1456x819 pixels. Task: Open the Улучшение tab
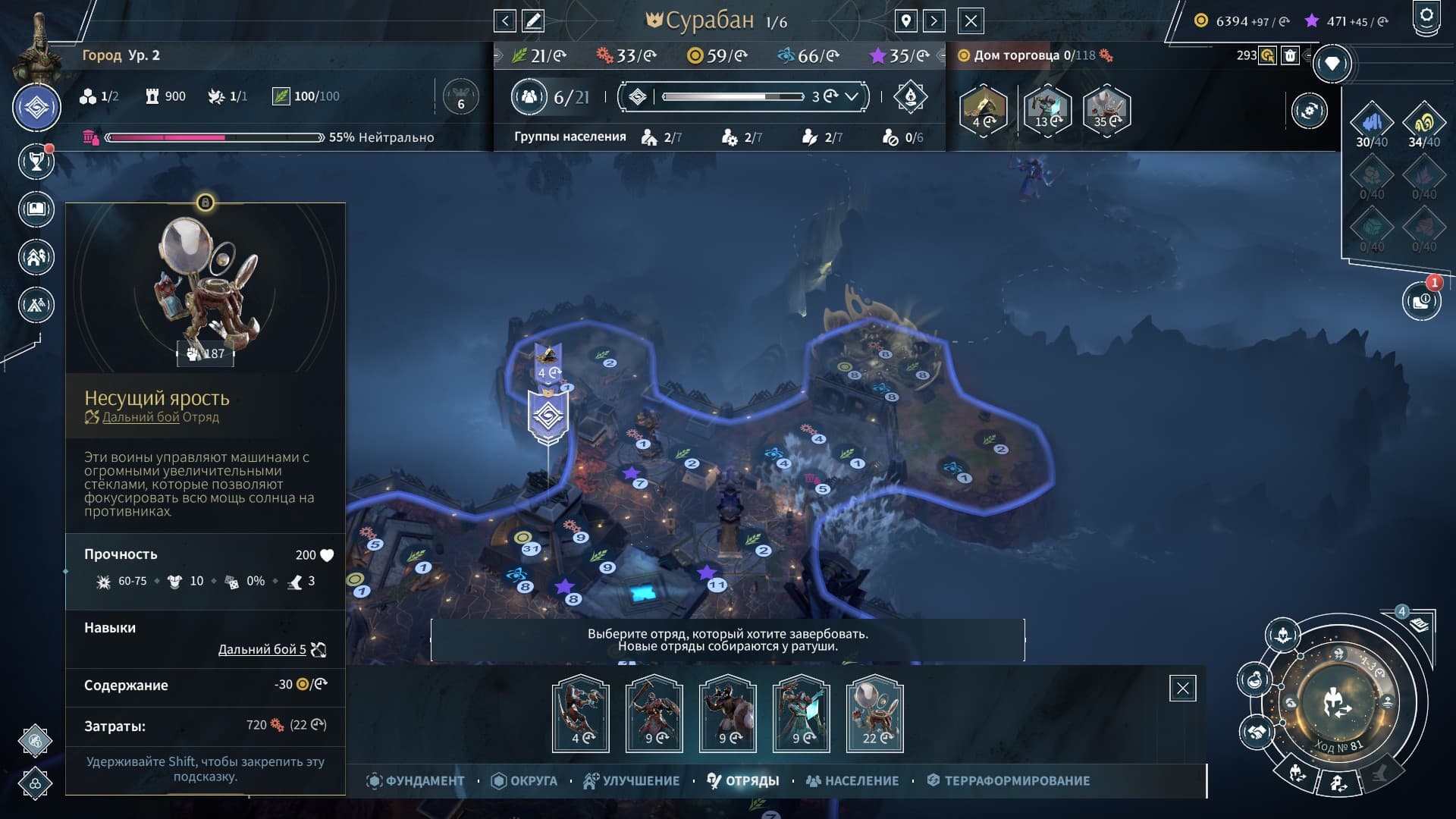tap(631, 780)
